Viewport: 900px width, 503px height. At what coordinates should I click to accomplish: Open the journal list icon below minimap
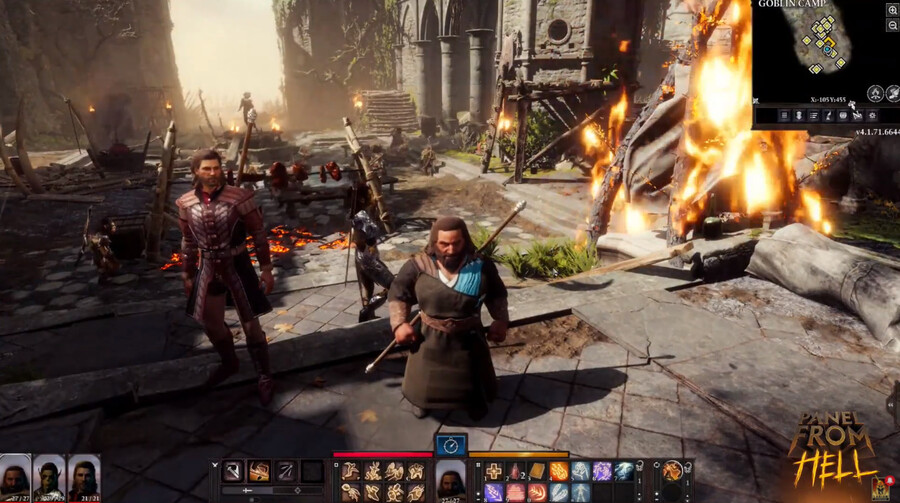pyautogui.click(x=813, y=116)
